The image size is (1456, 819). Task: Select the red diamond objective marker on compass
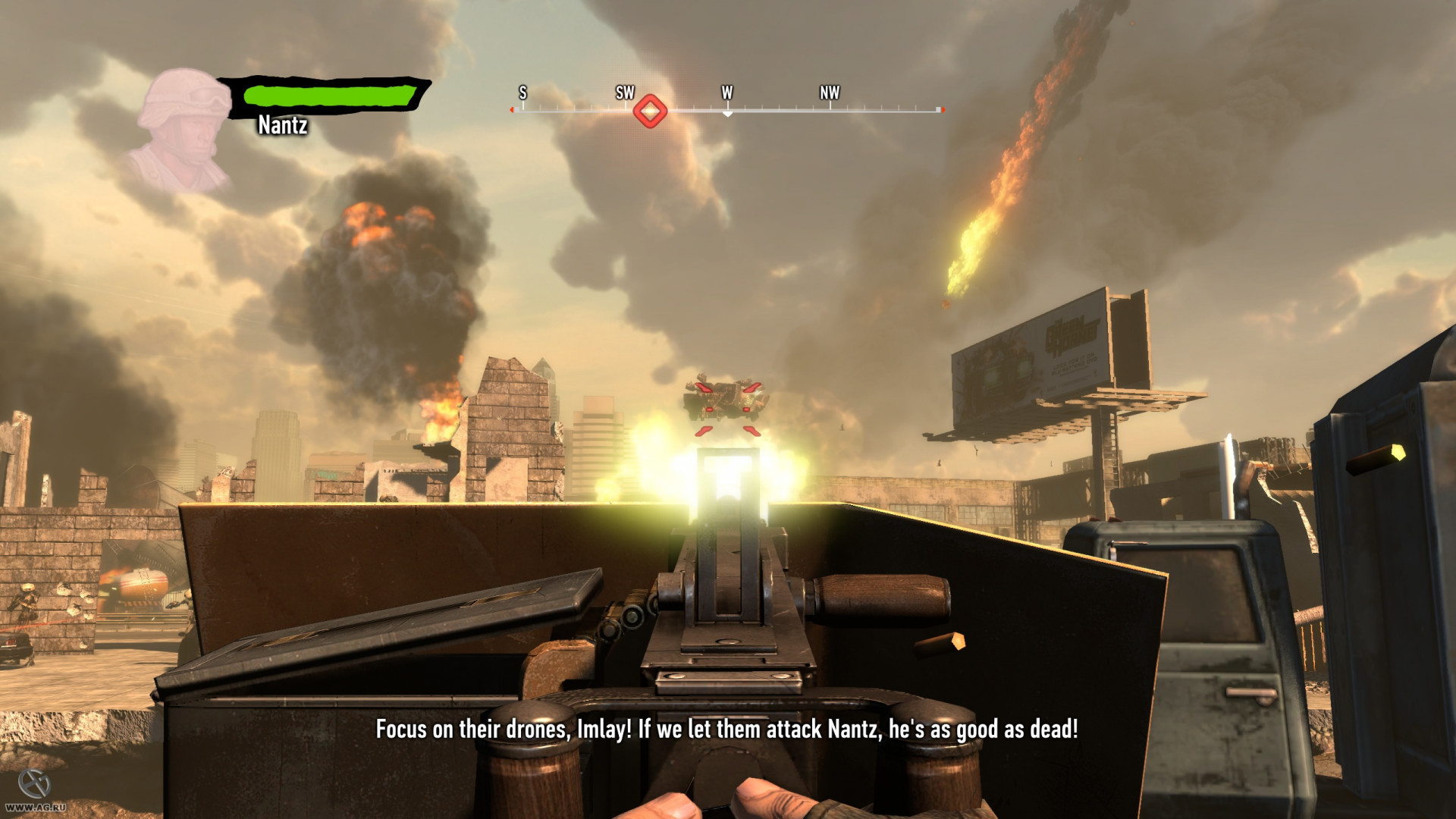650,111
